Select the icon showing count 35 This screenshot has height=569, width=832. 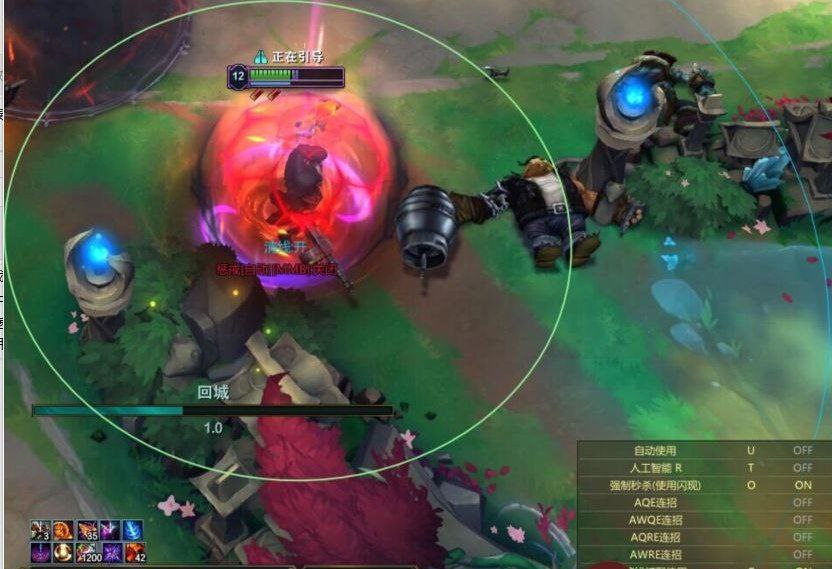tap(86, 530)
